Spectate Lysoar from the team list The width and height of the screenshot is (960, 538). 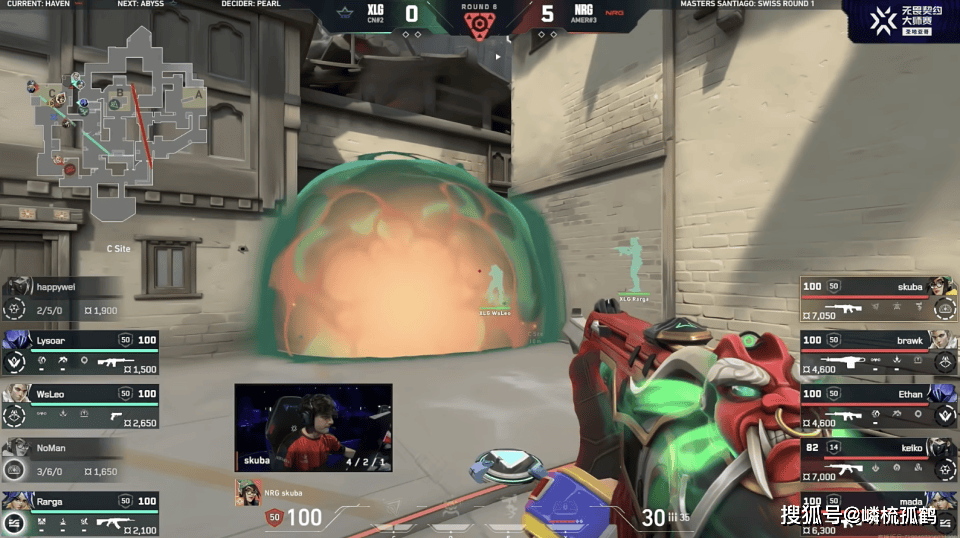[x=80, y=351]
